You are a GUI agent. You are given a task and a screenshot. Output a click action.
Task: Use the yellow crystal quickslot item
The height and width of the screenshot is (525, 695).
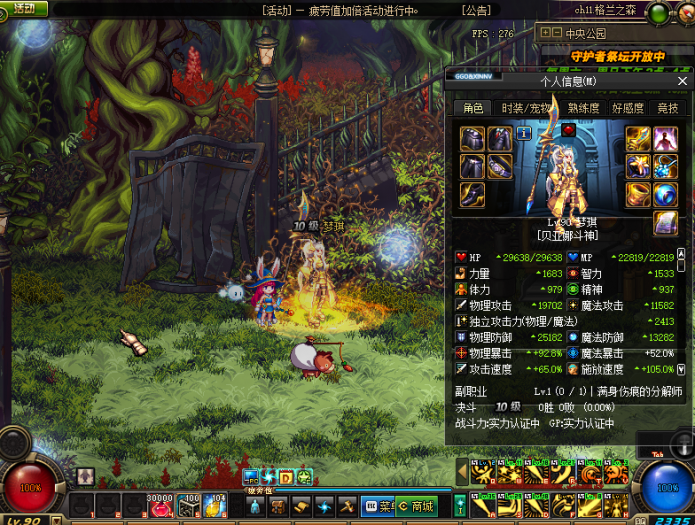(214, 507)
